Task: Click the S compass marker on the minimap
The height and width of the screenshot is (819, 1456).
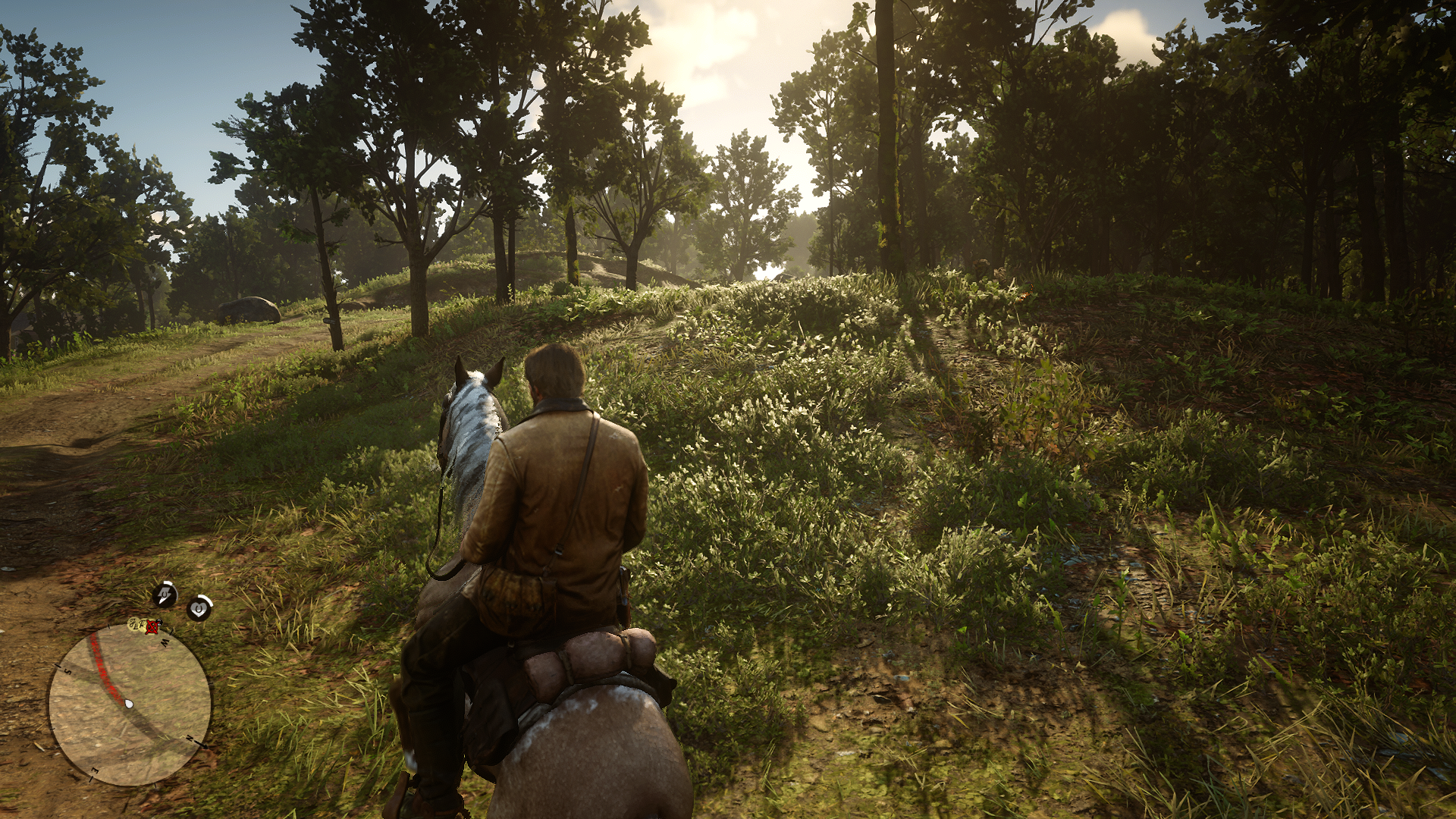Action: point(67,670)
